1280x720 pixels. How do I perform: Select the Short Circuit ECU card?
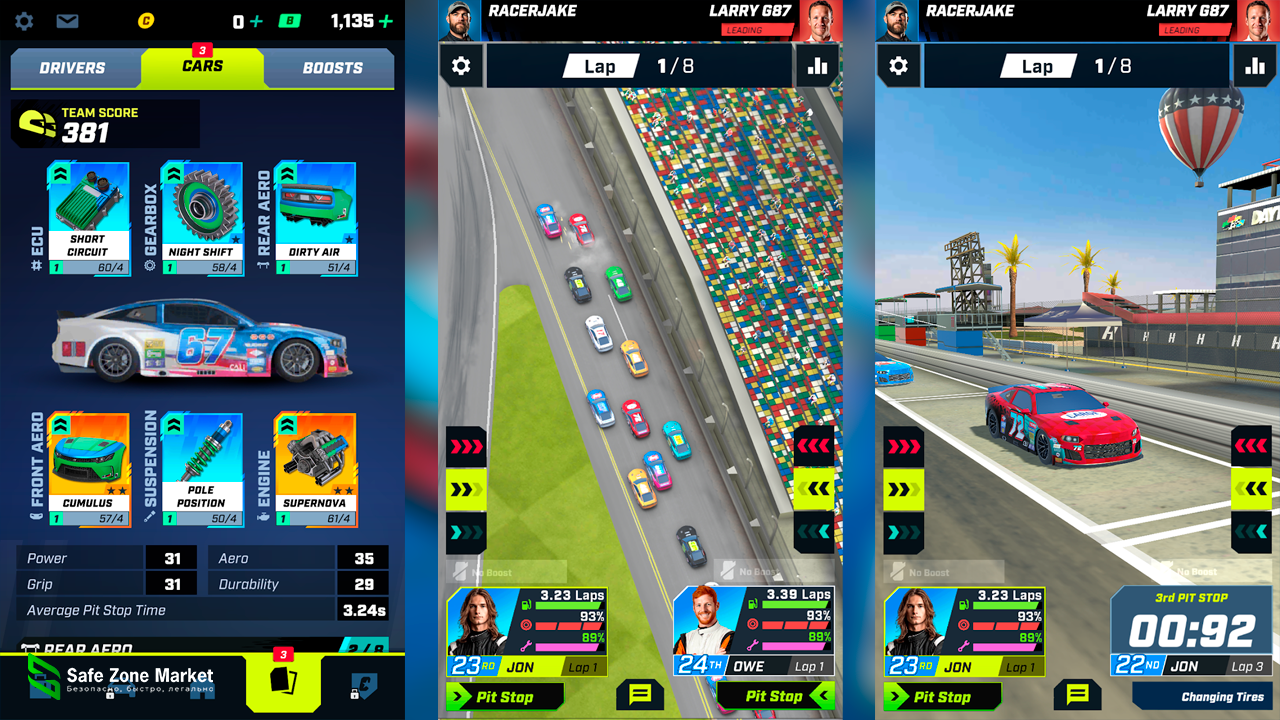(x=88, y=218)
